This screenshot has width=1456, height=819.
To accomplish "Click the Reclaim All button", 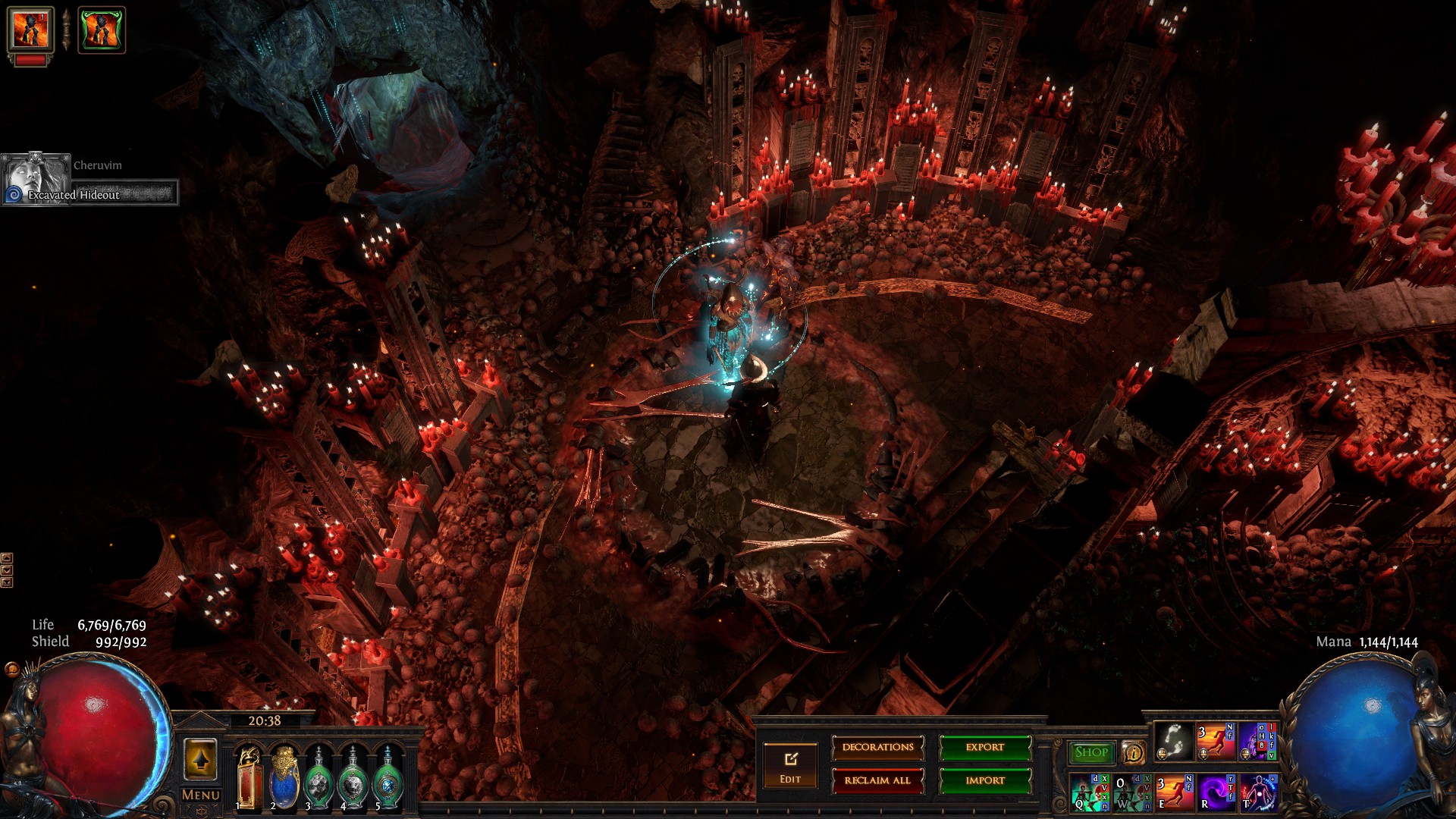I will 877,780.
